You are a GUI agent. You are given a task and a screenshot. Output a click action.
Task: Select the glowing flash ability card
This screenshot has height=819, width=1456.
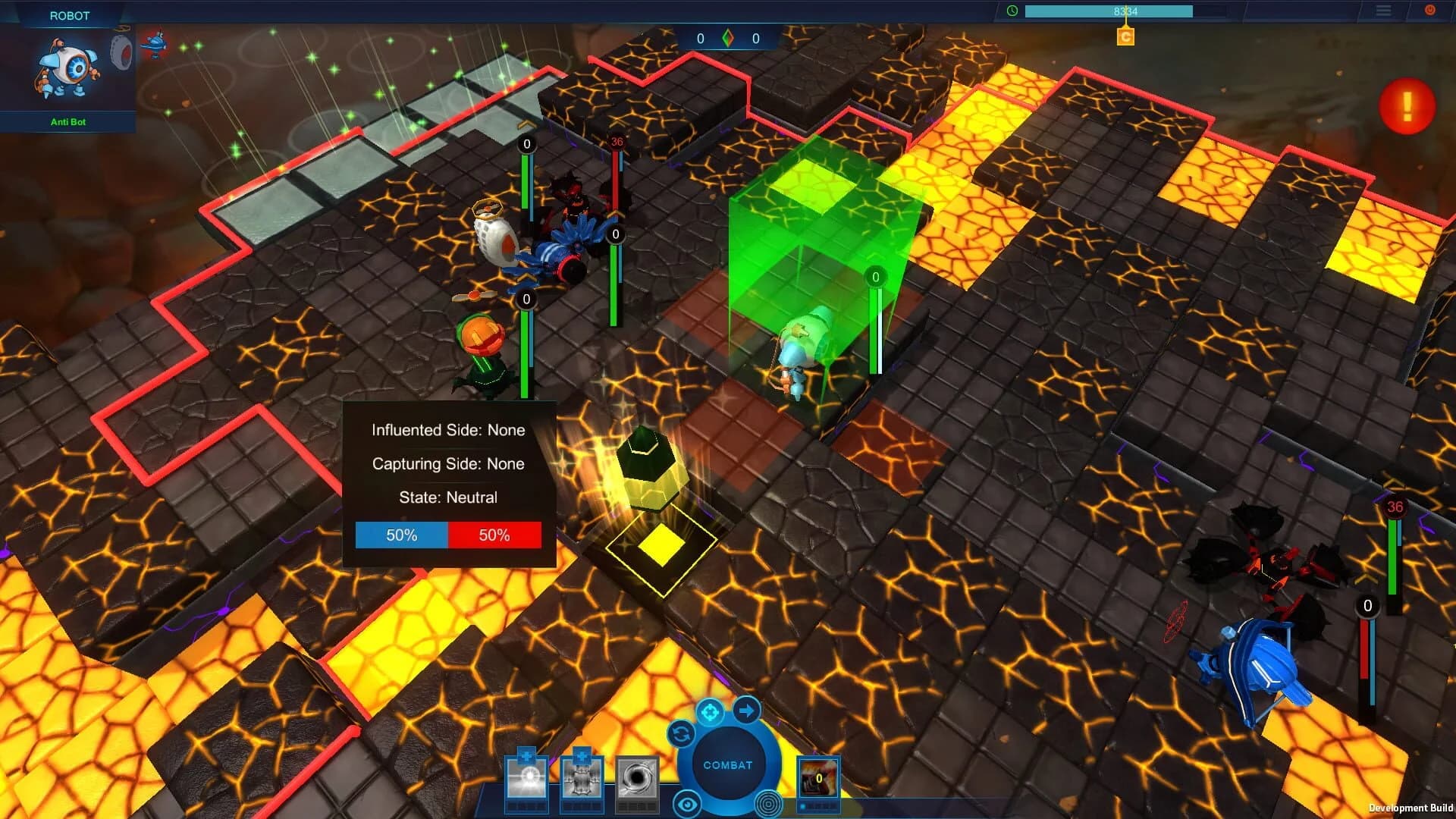click(x=526, y=779)
